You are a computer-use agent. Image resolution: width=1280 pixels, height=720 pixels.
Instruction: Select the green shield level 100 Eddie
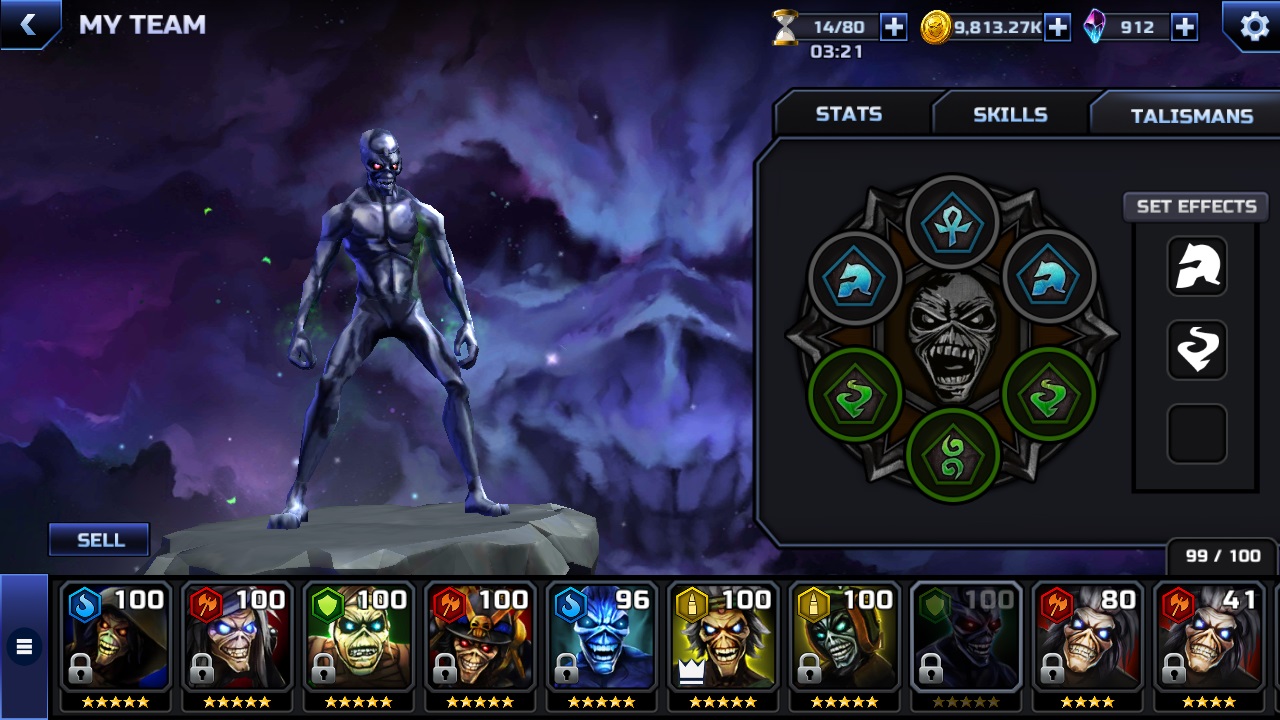pyautogui.click(x=358, y=637)
